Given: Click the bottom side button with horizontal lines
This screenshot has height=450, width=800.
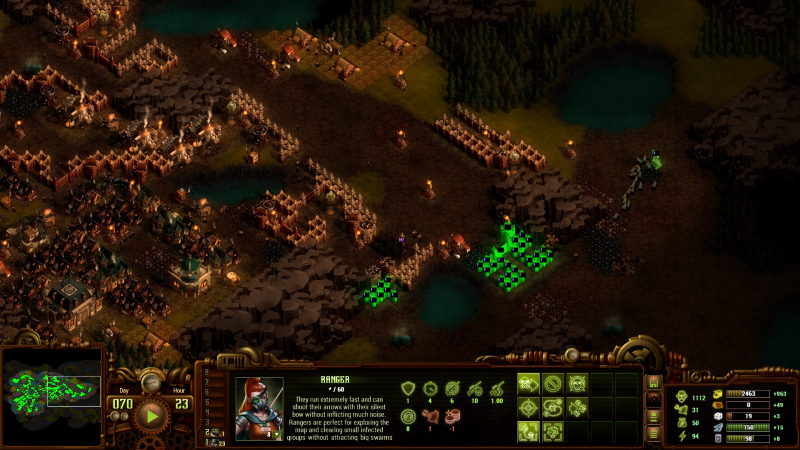Looking at the screenshot, I should (654, 433).
